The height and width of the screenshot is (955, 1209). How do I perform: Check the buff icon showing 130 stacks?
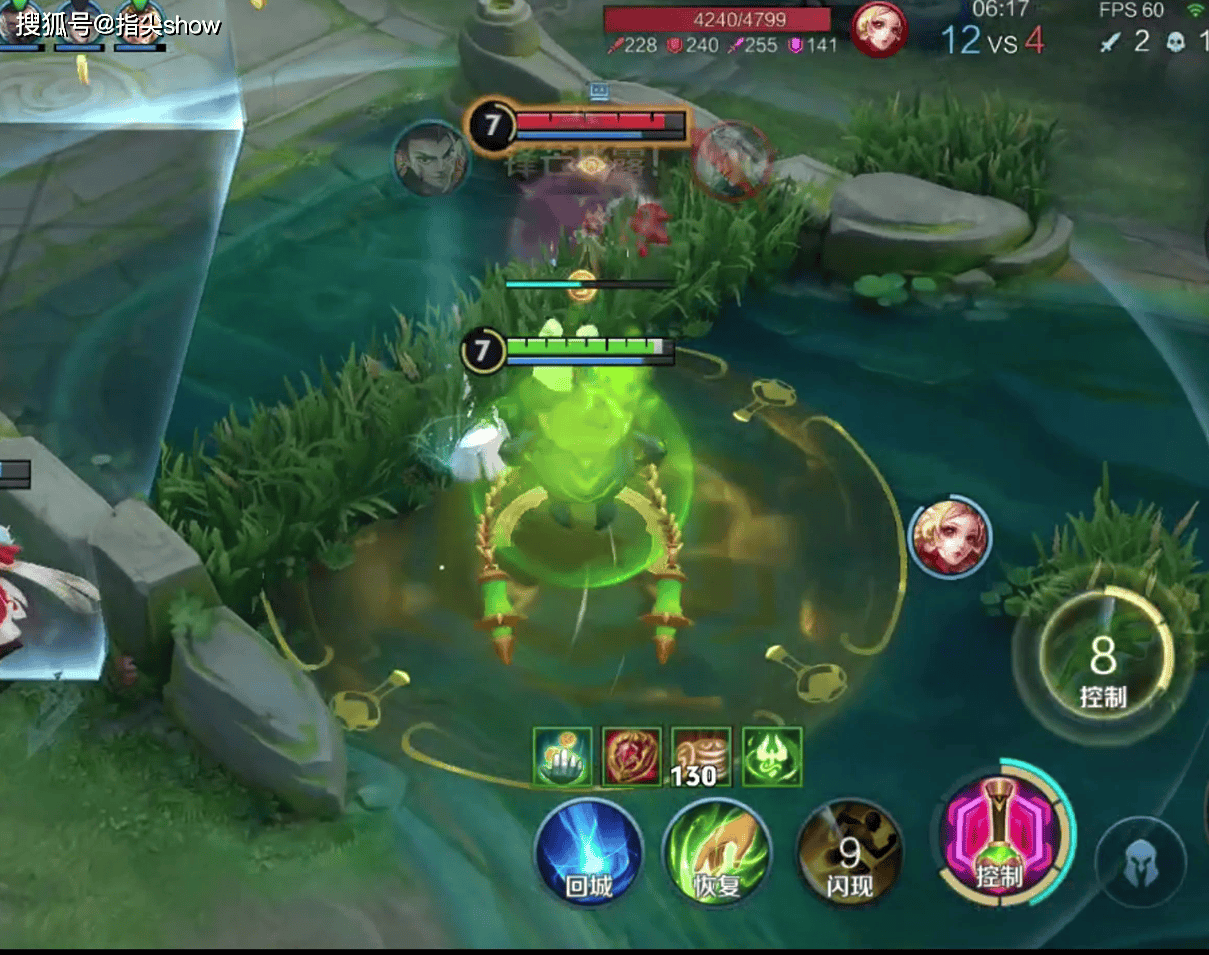701,757
